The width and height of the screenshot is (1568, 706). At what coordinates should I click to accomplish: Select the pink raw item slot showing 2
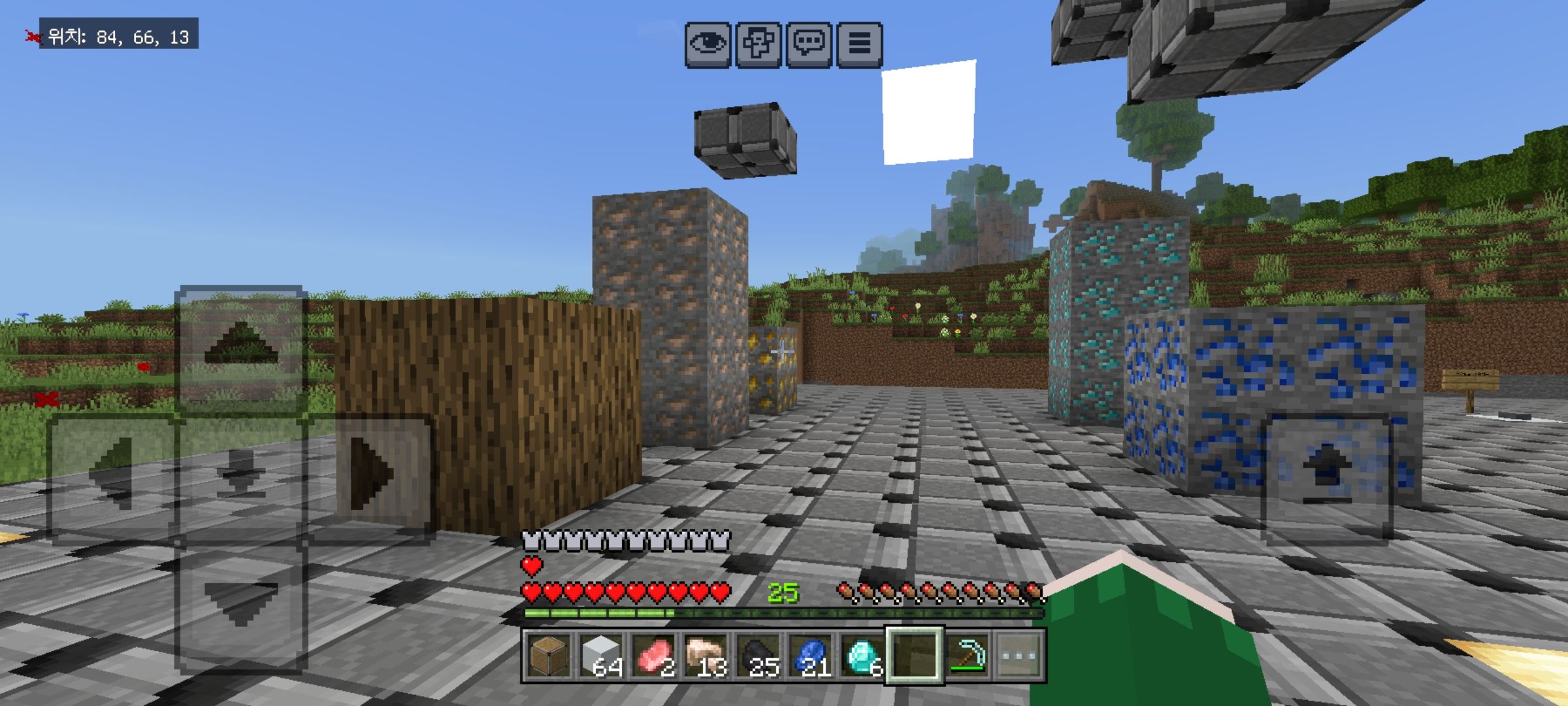tap(653, 656)
